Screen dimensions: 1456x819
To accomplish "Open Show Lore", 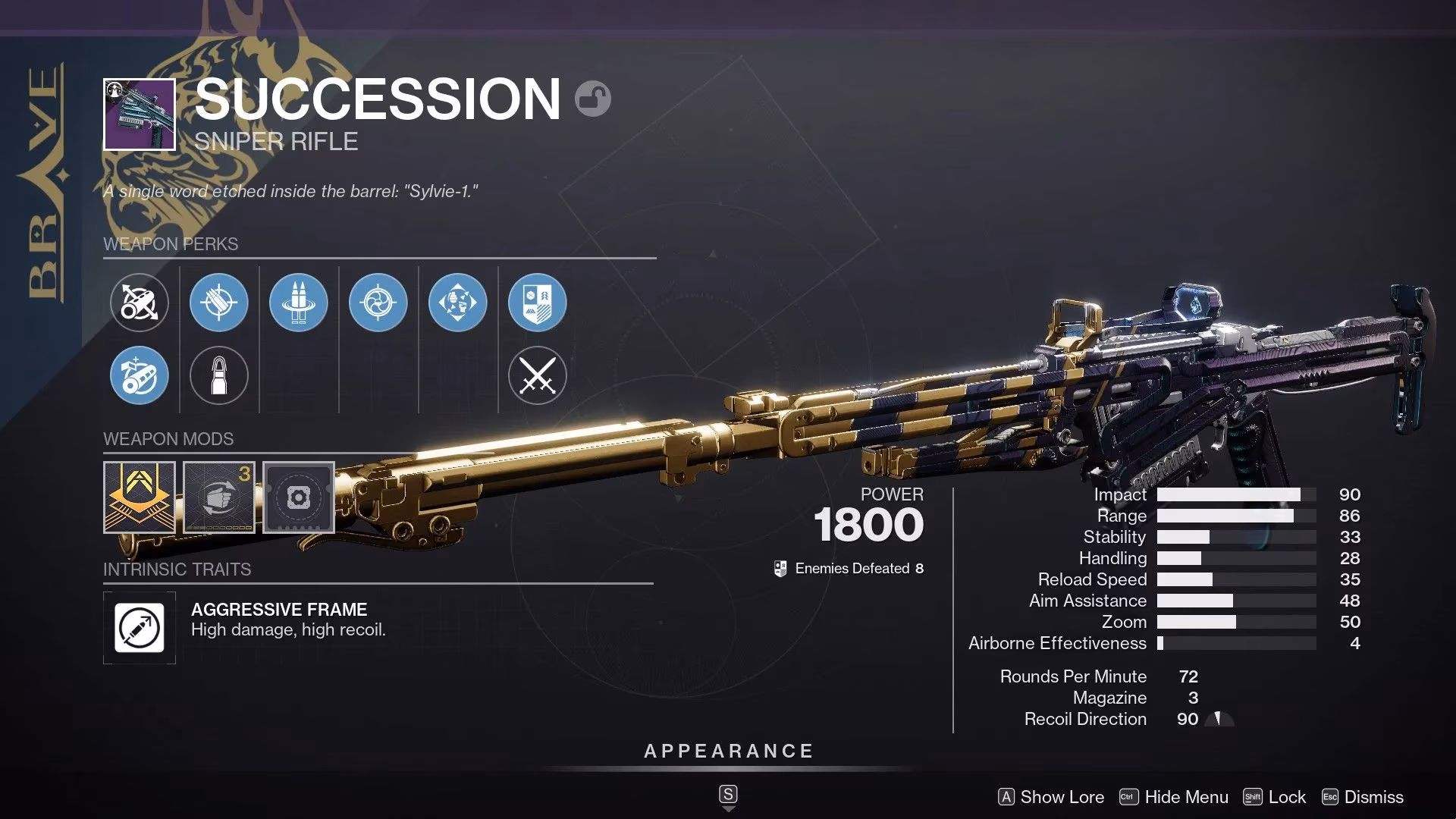I will pyautogui.click(x=1062, y=797).
